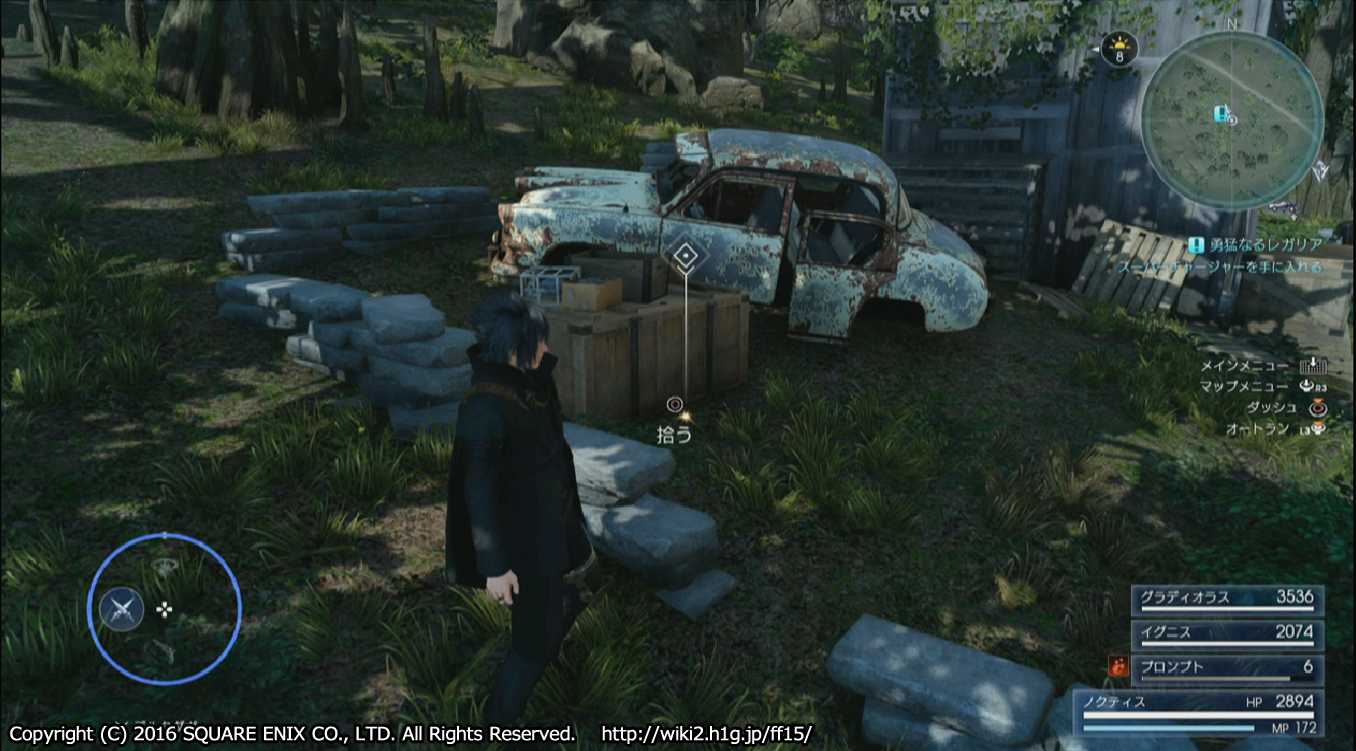Expand the arrow marker left of the time display

tap(1095, 50)
